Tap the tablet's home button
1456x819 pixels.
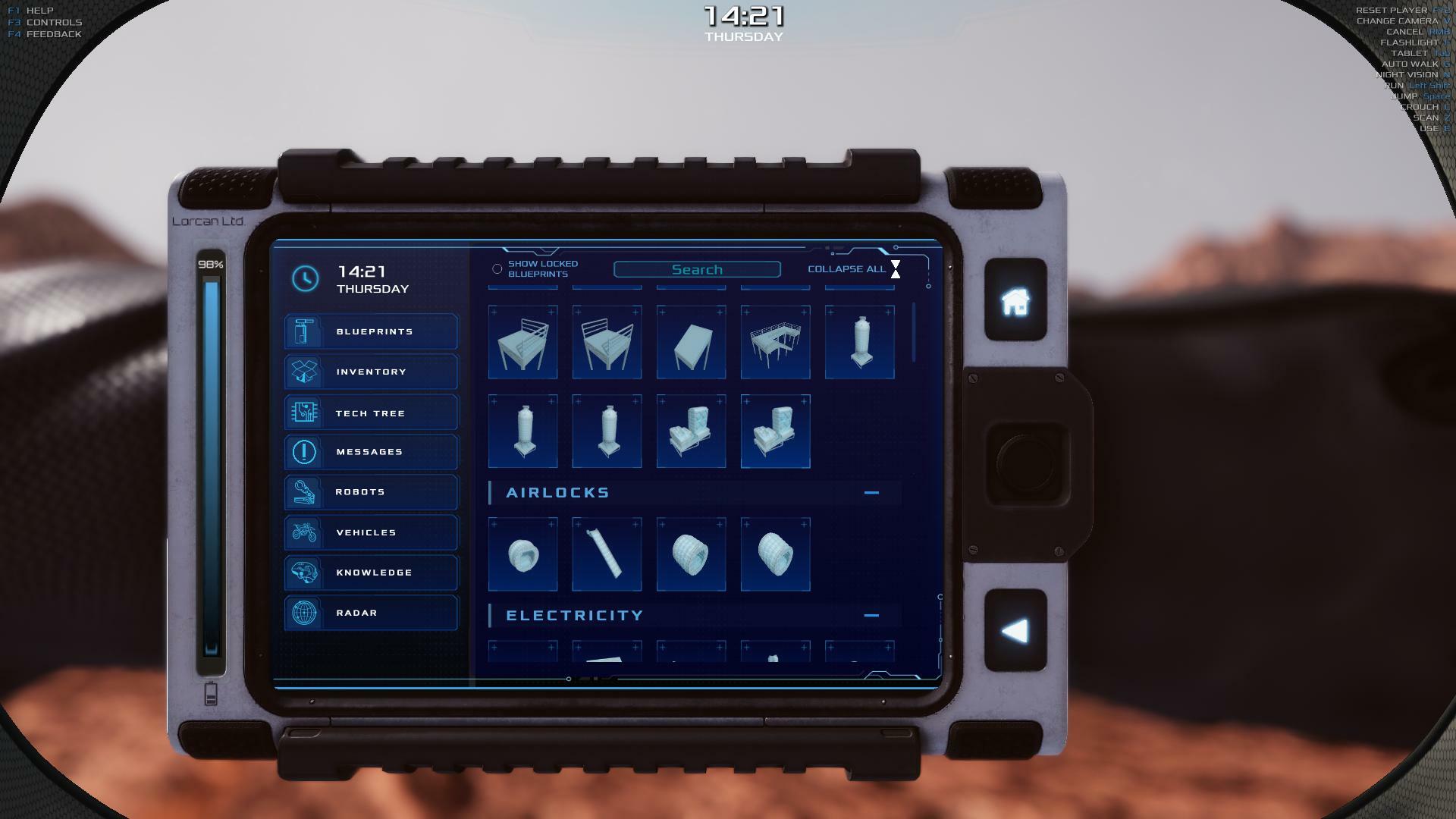[x=1015, y=301]
